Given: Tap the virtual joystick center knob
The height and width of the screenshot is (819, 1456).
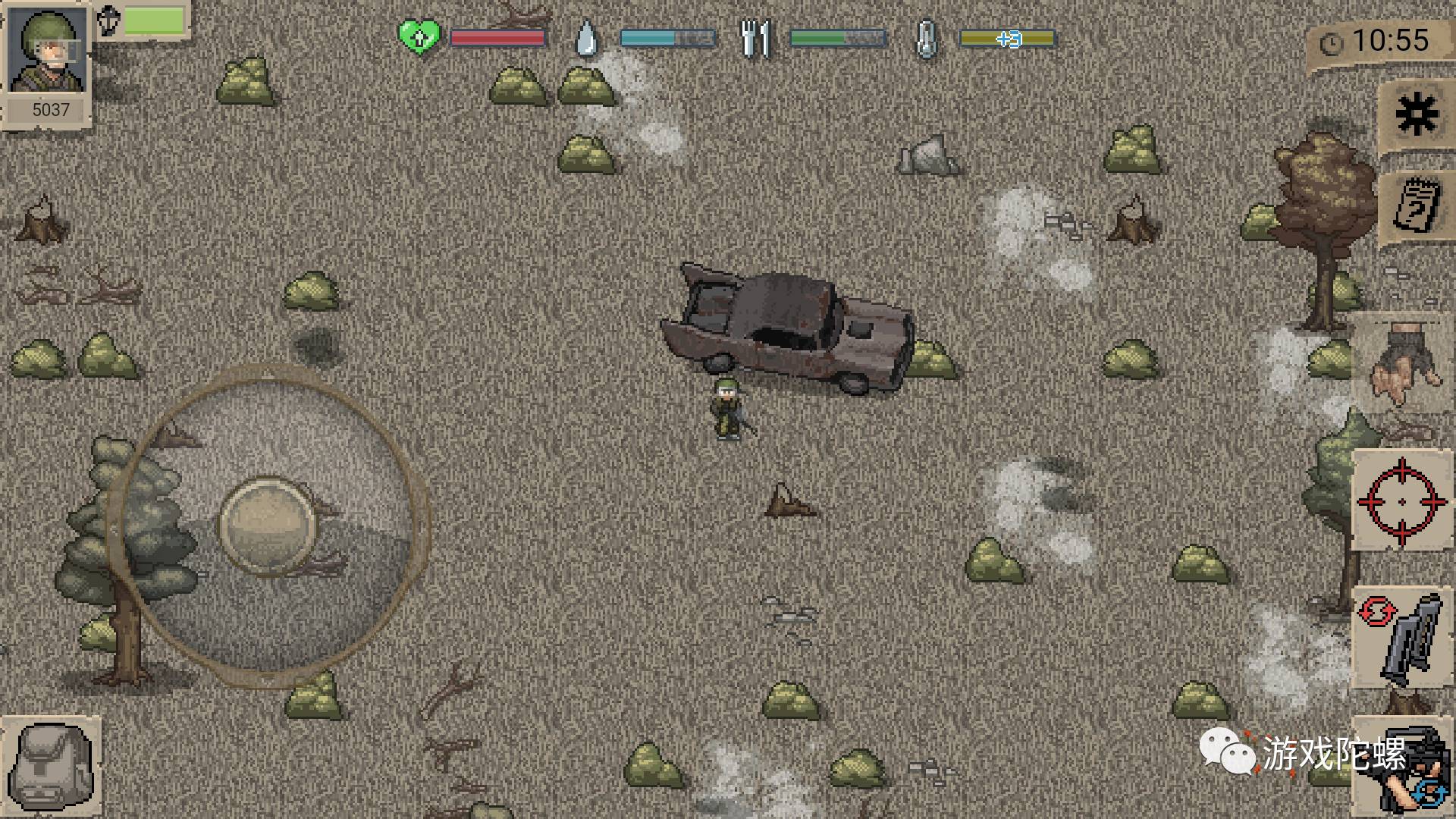Looking at the screenshot, I should click(x=268, y=525).
